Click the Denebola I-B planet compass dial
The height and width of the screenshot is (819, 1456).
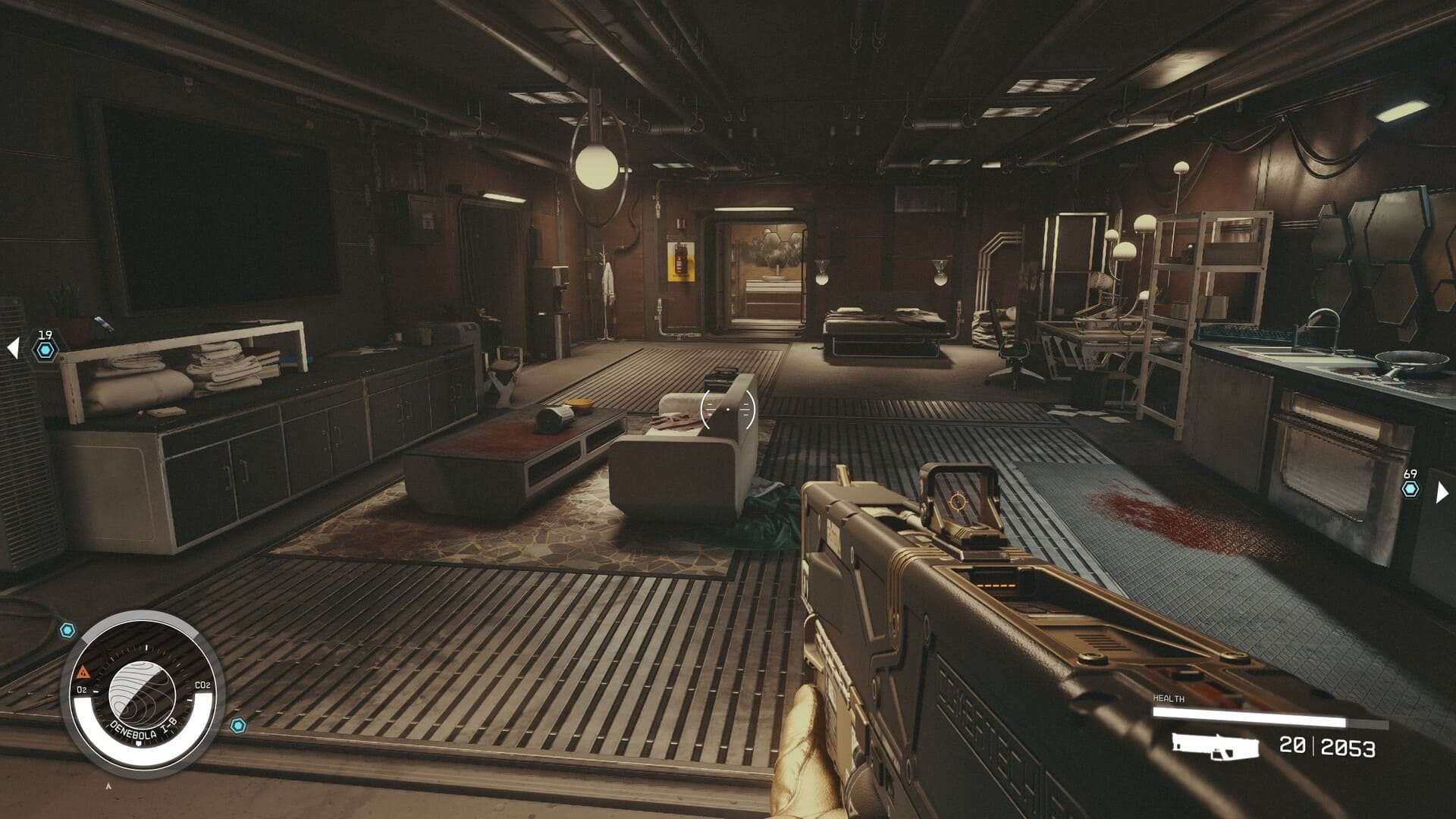(x=143, y=693)
